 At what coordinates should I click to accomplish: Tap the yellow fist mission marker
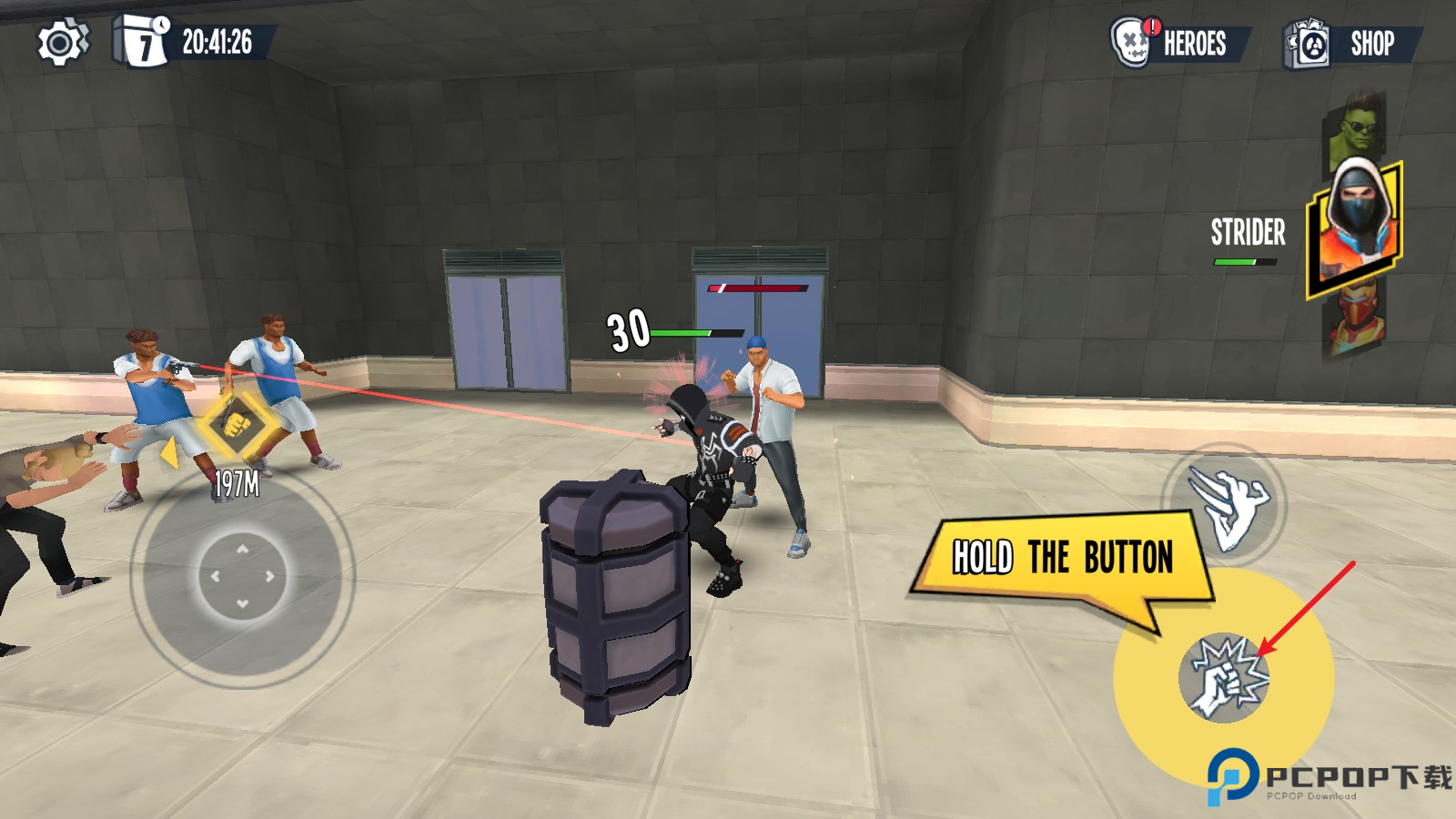click(236, 425)
